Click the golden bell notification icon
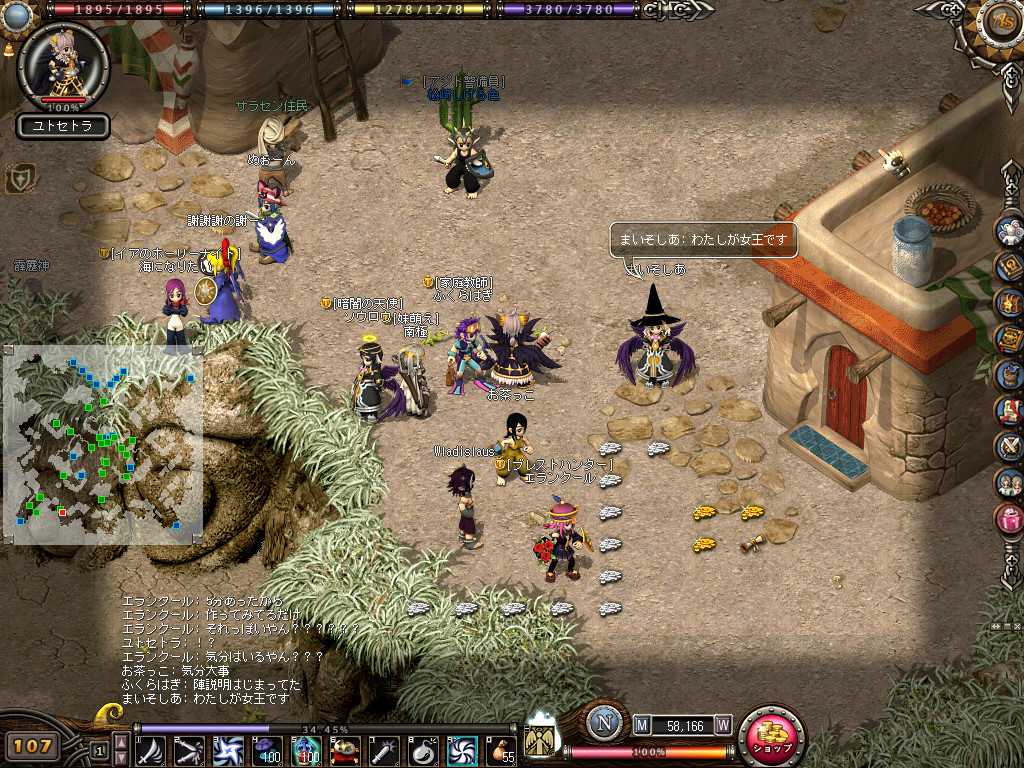Viewport: 1024px width, 768px height. click(8, 47)
